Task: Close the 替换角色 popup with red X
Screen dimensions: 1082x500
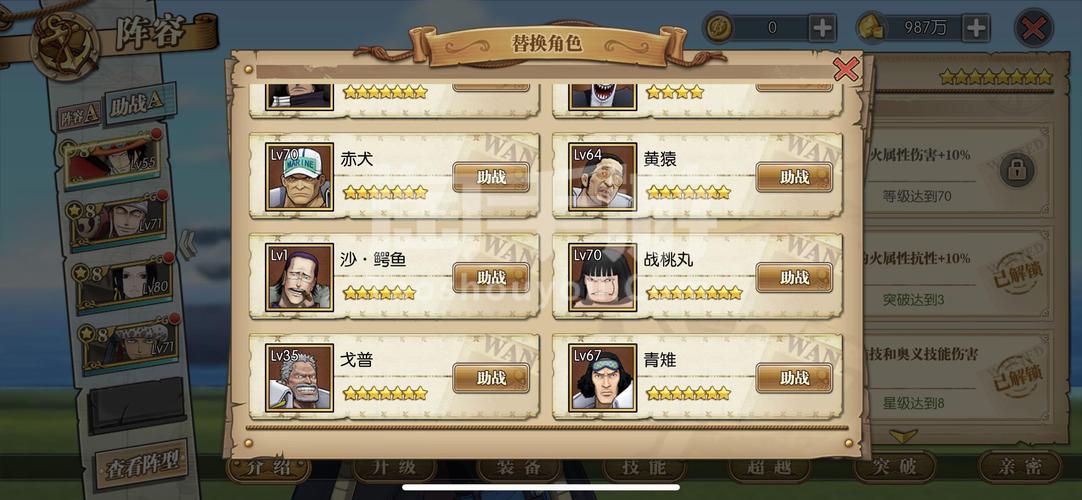Action: [846, 69]
